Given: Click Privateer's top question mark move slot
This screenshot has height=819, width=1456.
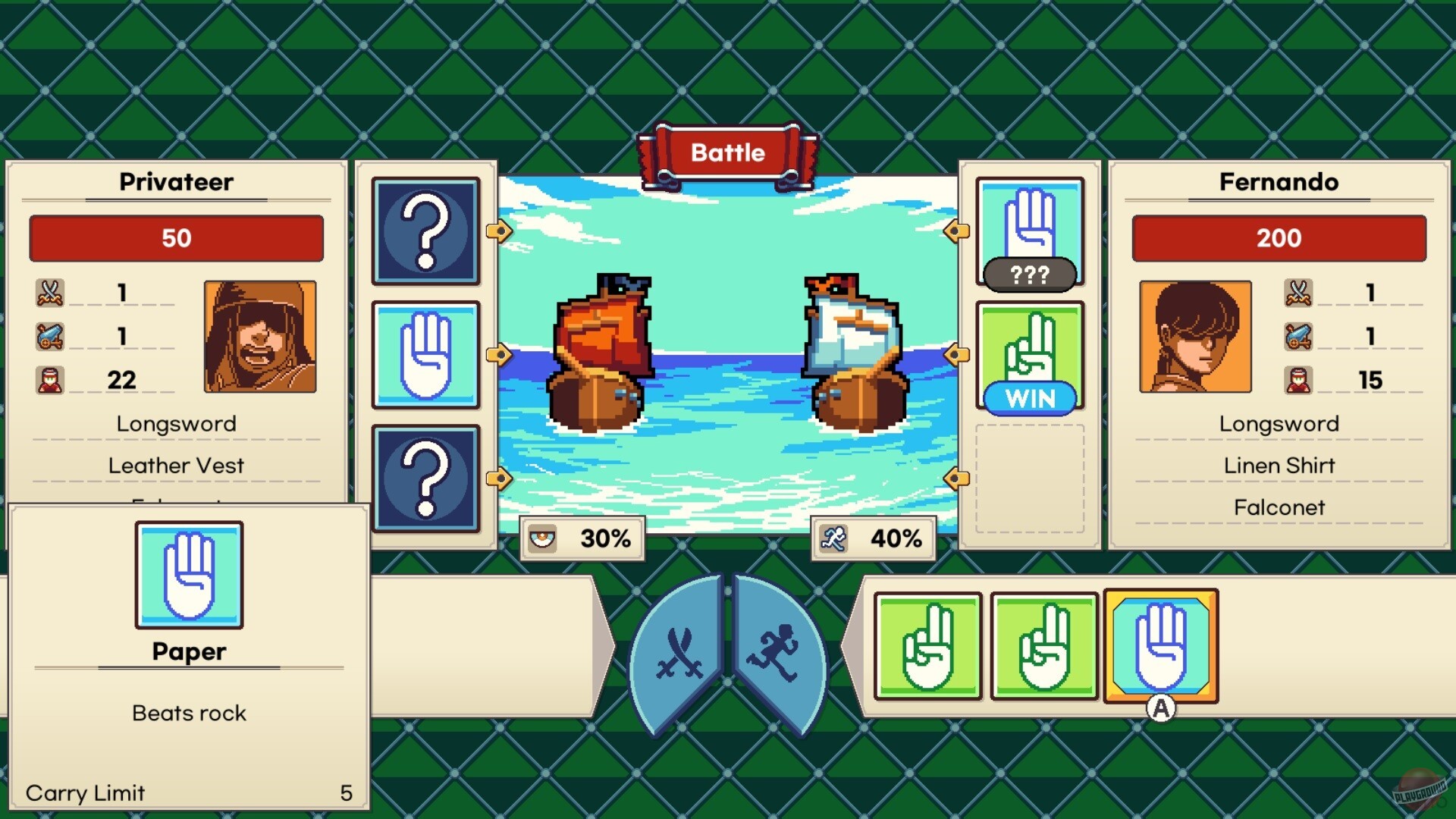Looking at the screenshot, I should click(425, 233).
